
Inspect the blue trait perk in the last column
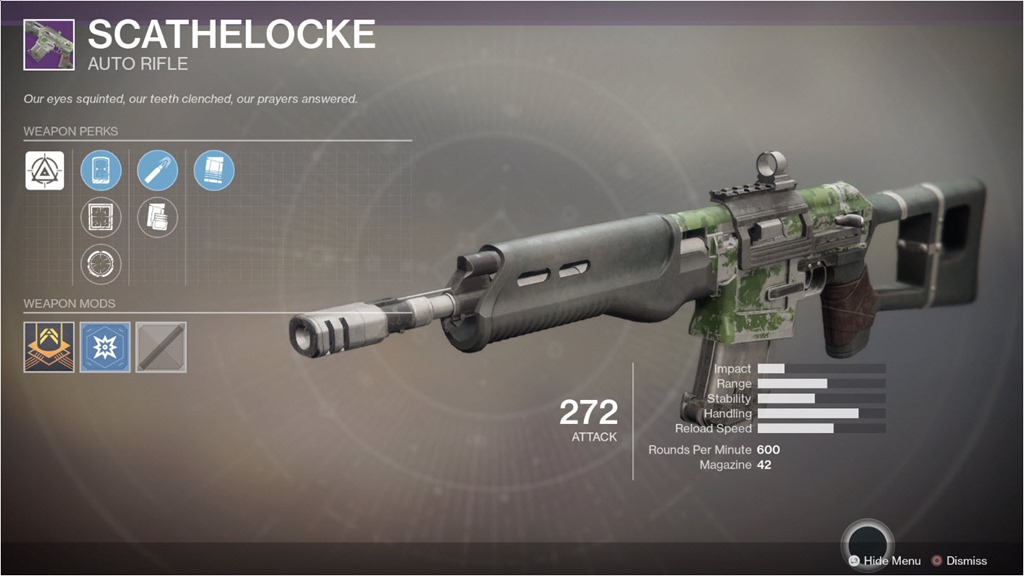click(x=214, y=171)
